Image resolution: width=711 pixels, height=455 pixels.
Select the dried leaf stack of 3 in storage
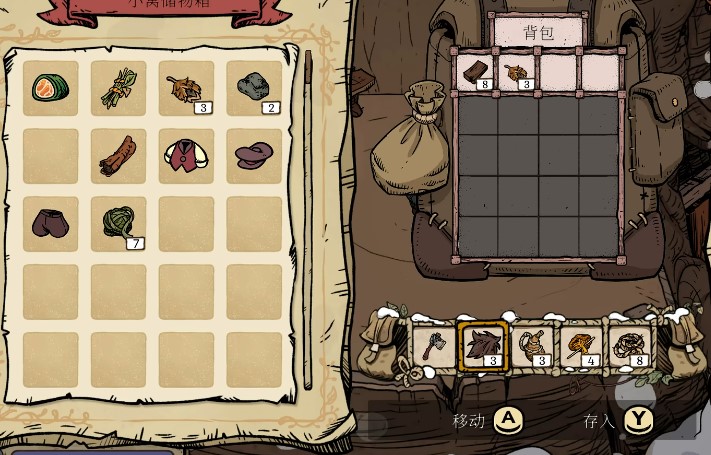(186, 88)
